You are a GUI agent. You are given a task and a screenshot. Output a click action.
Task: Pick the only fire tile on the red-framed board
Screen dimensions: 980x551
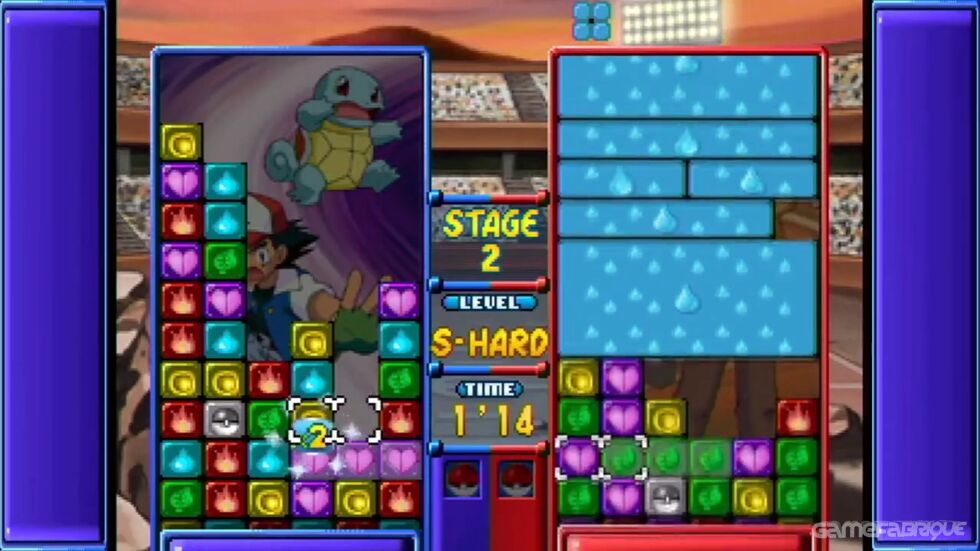click(797, 418)
